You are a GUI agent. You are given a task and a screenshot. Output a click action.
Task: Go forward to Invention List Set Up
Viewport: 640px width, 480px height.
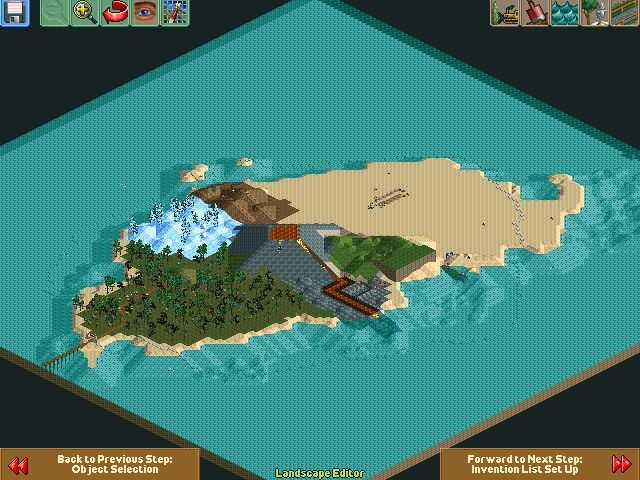pyautogui.click(x=540, y=464)
